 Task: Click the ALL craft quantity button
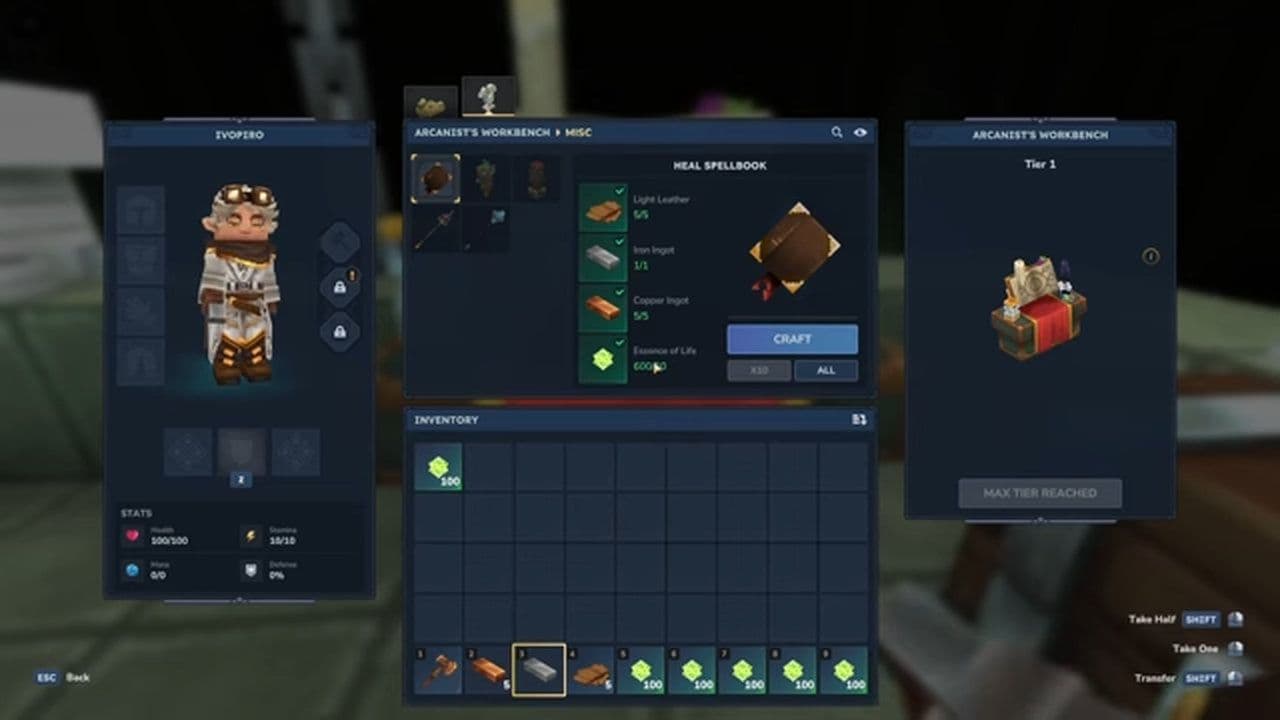tap(826, 370)
